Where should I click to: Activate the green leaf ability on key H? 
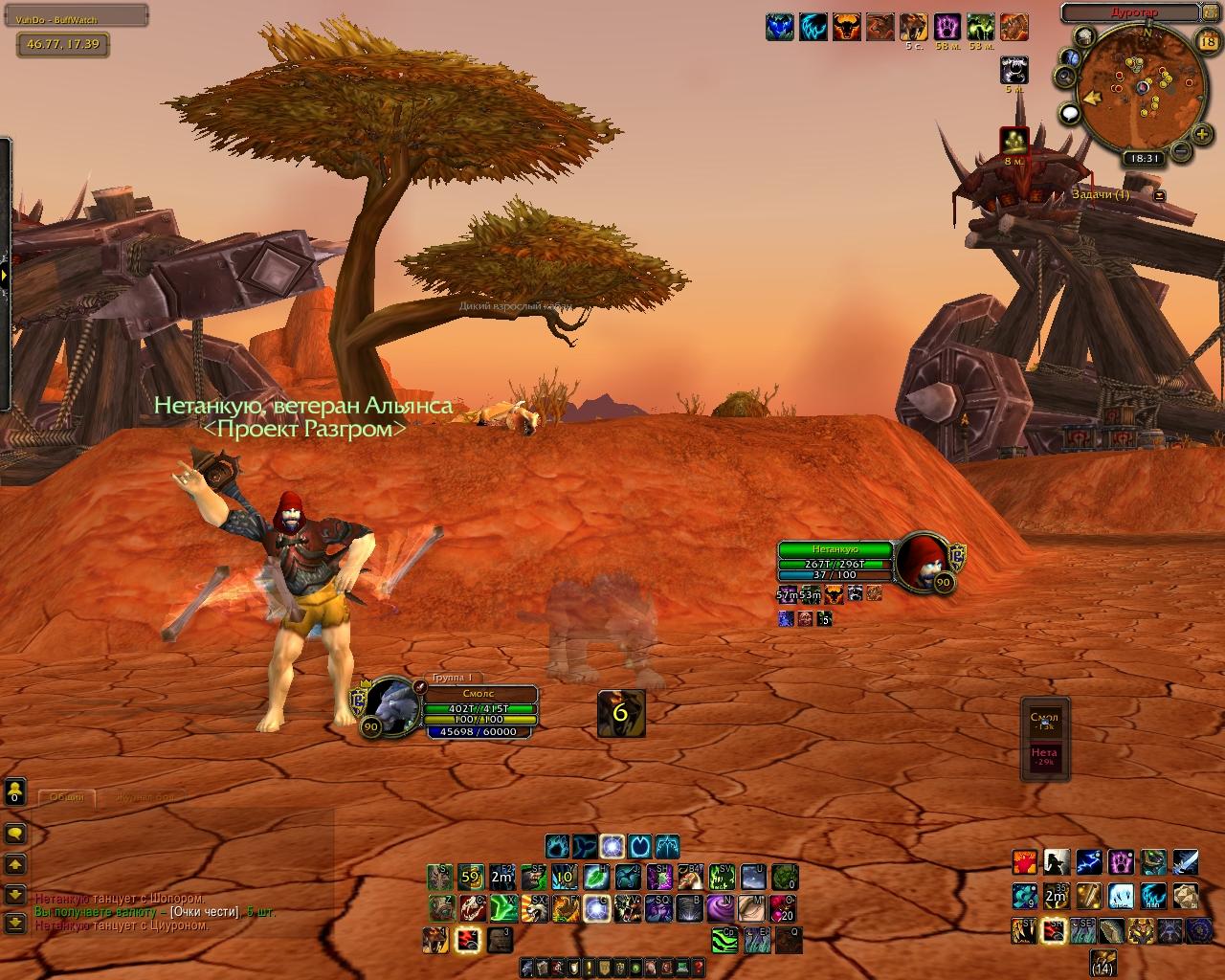tap(596, 876)
